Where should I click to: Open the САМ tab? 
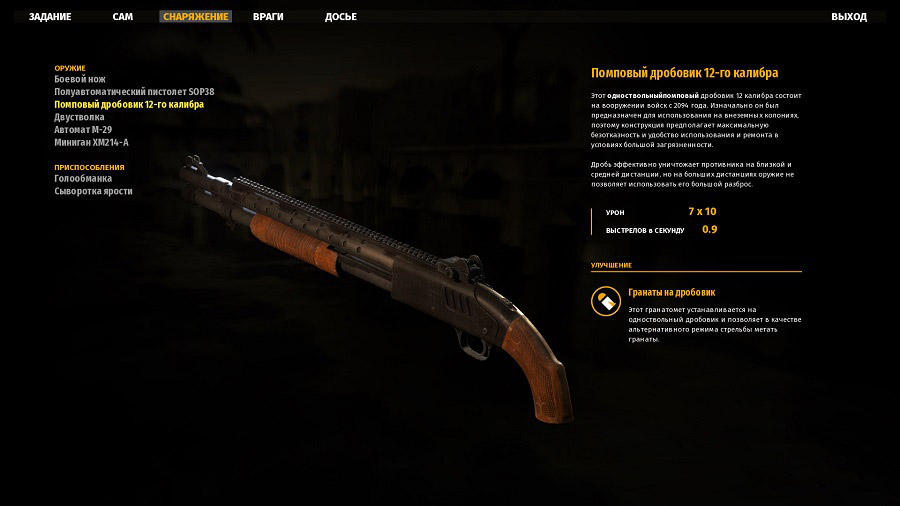[123, 17]
